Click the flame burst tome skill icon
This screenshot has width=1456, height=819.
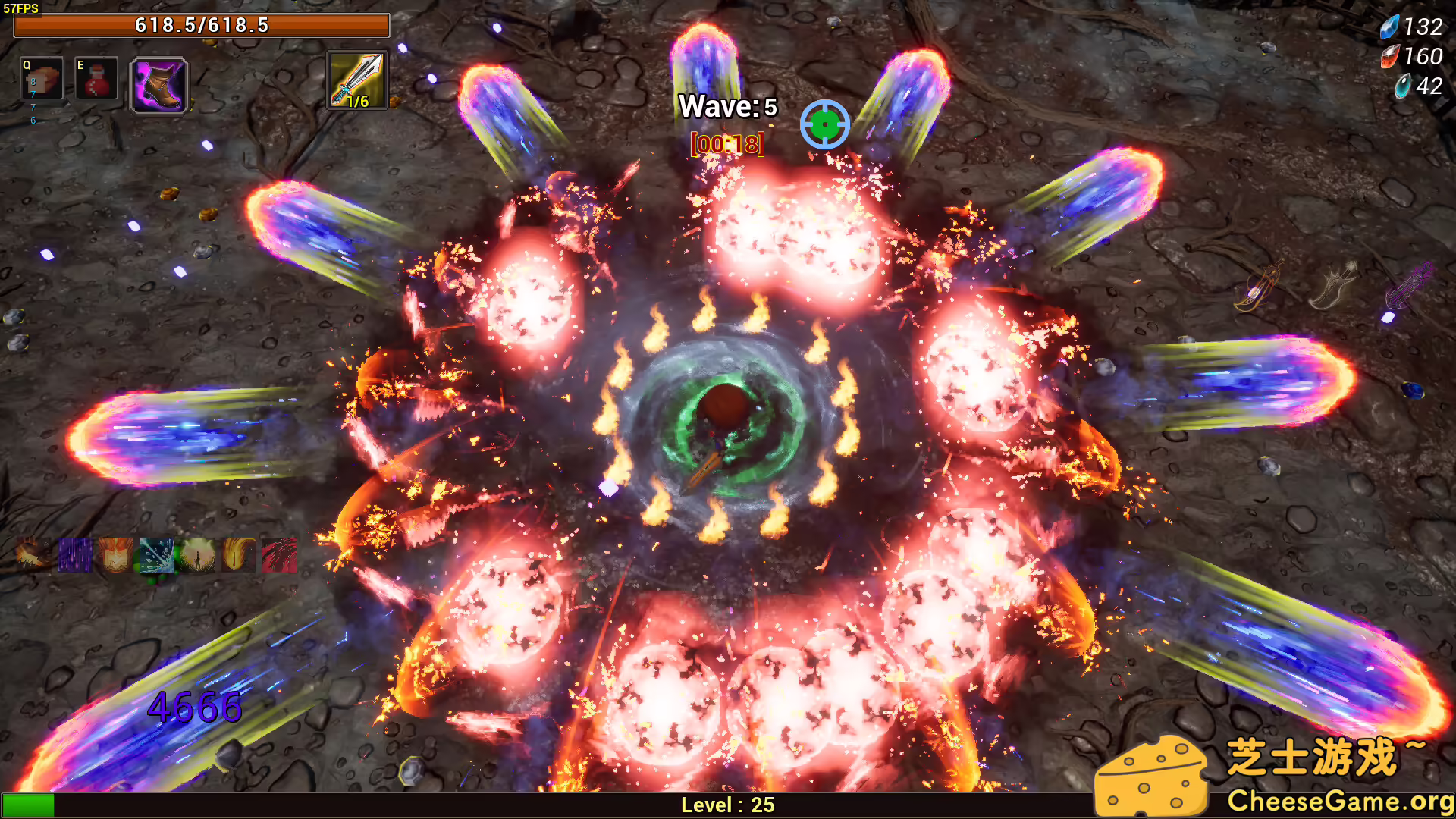pos(115,555)
